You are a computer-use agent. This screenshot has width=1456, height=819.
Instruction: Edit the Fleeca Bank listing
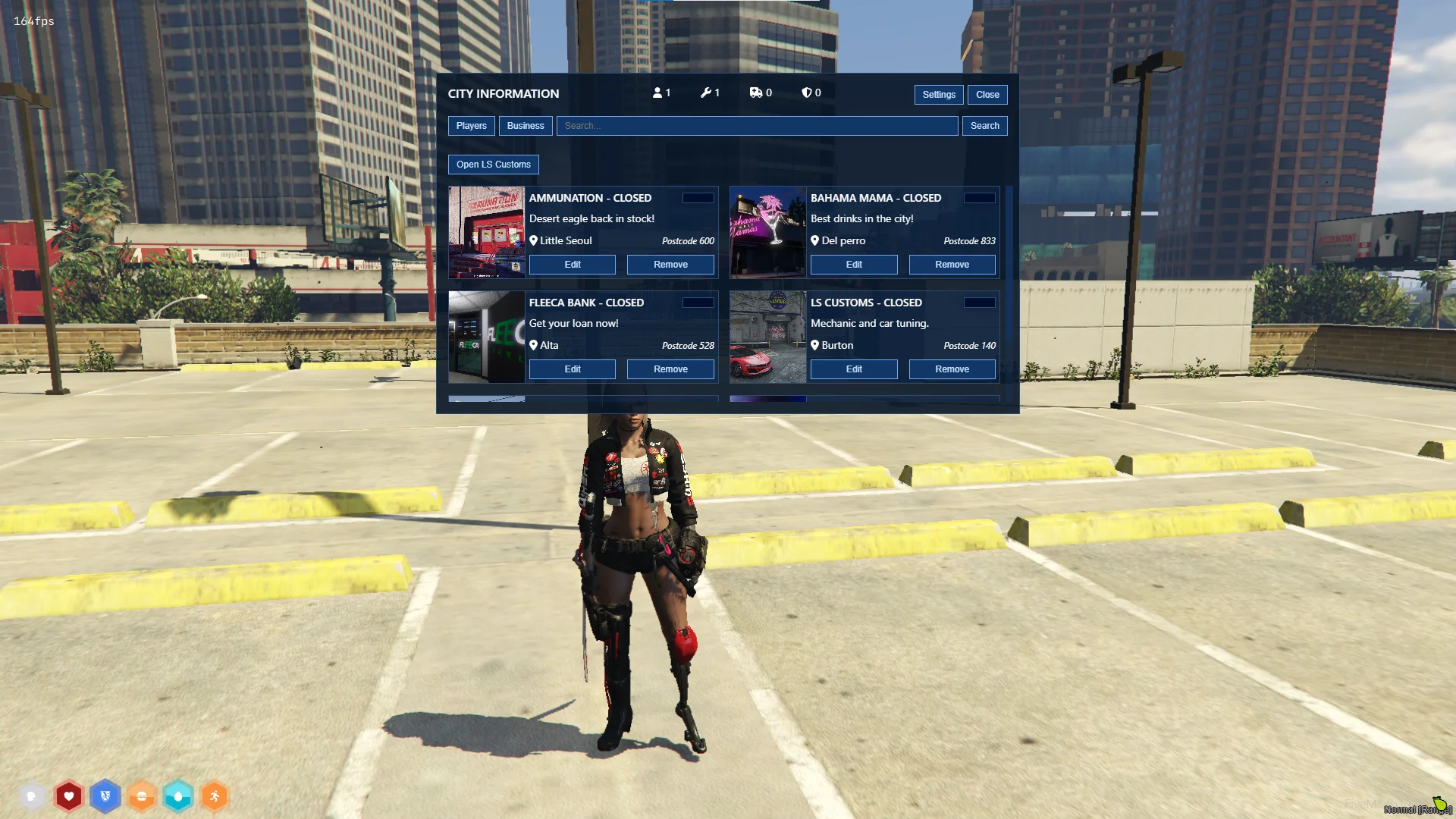point(572,369)
